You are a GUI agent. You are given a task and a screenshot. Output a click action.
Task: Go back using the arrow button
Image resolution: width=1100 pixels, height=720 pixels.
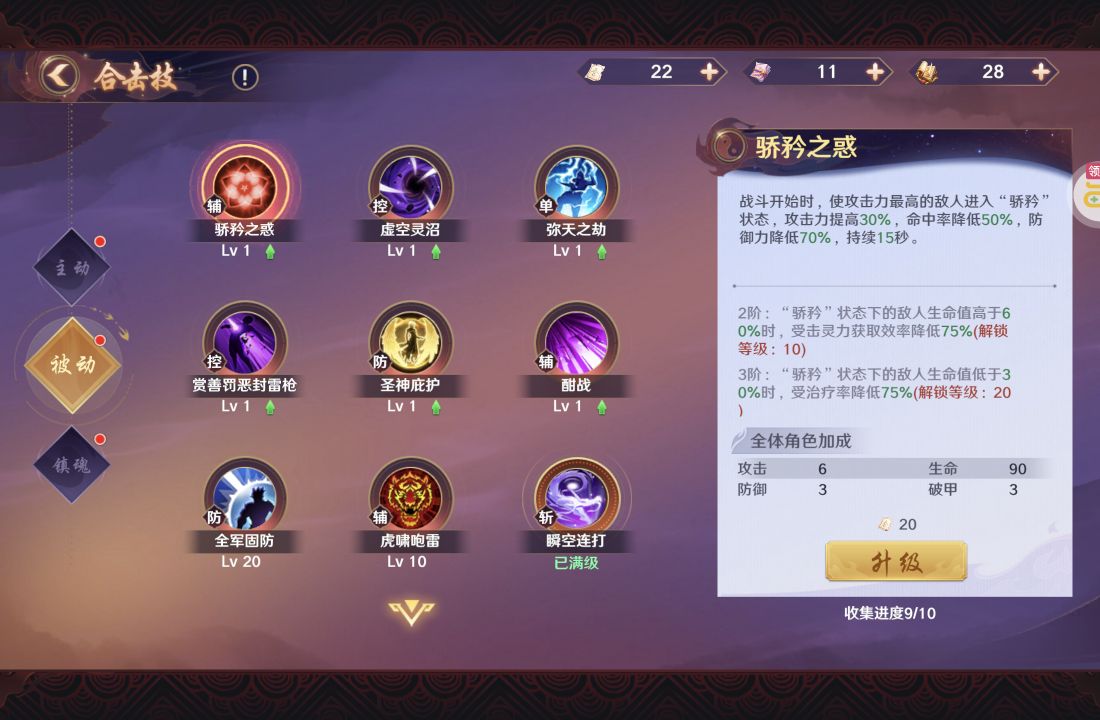pos(59,75)
